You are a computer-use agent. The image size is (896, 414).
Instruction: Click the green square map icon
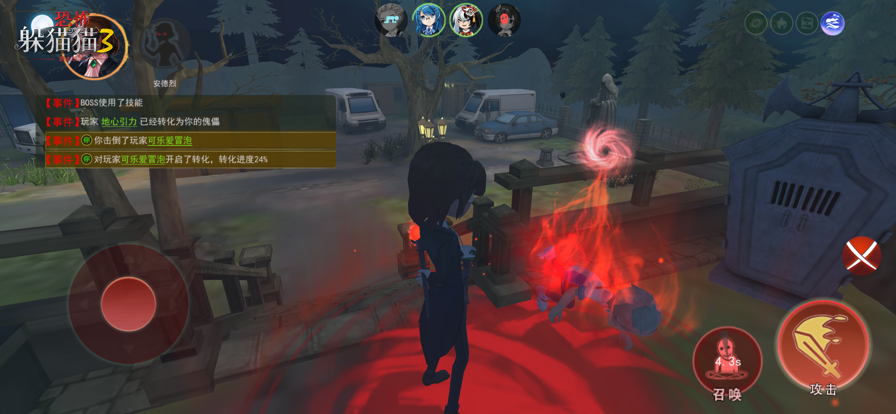point(806,23)
